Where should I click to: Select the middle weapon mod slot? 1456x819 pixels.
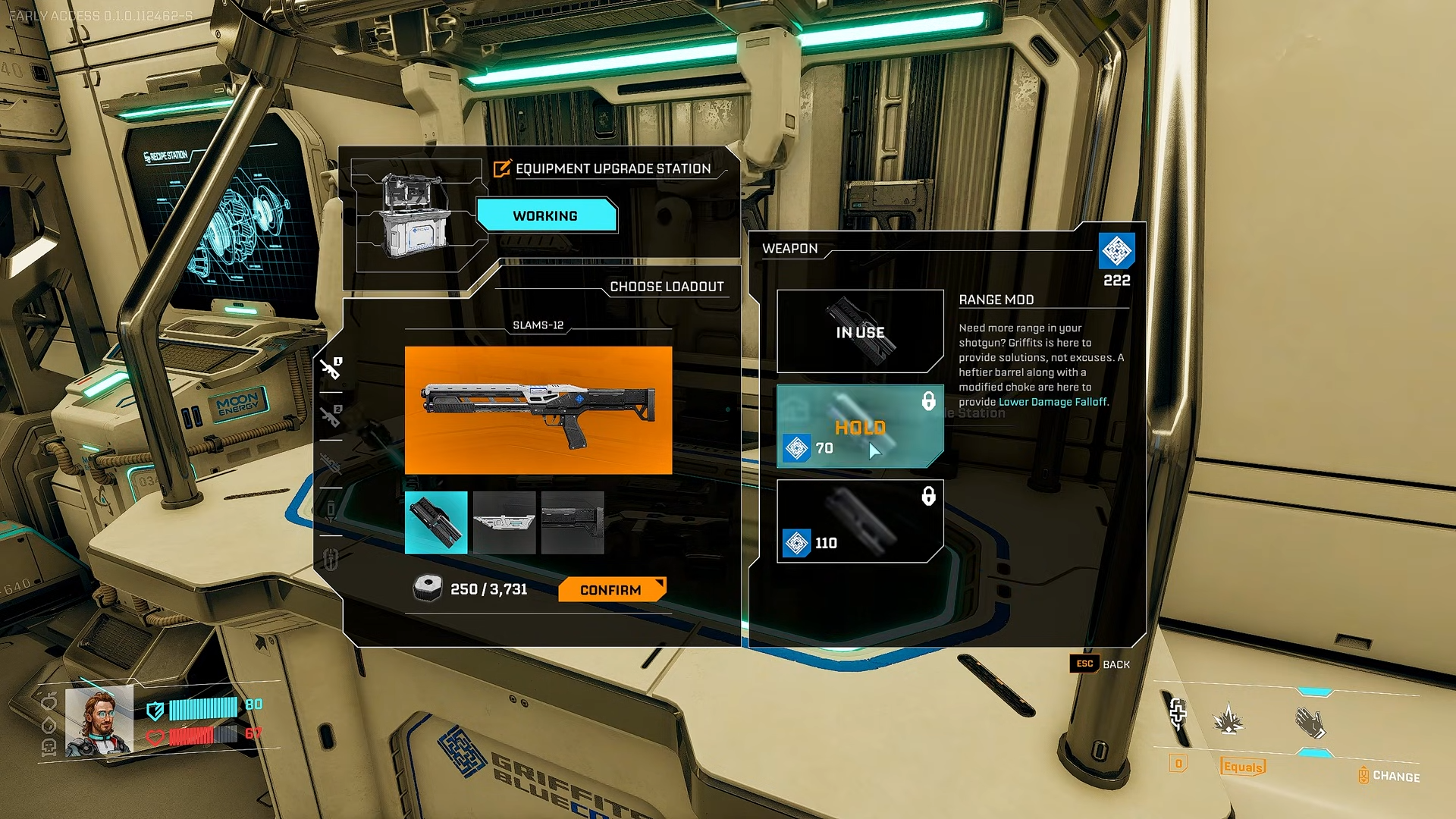coord(504,522)
